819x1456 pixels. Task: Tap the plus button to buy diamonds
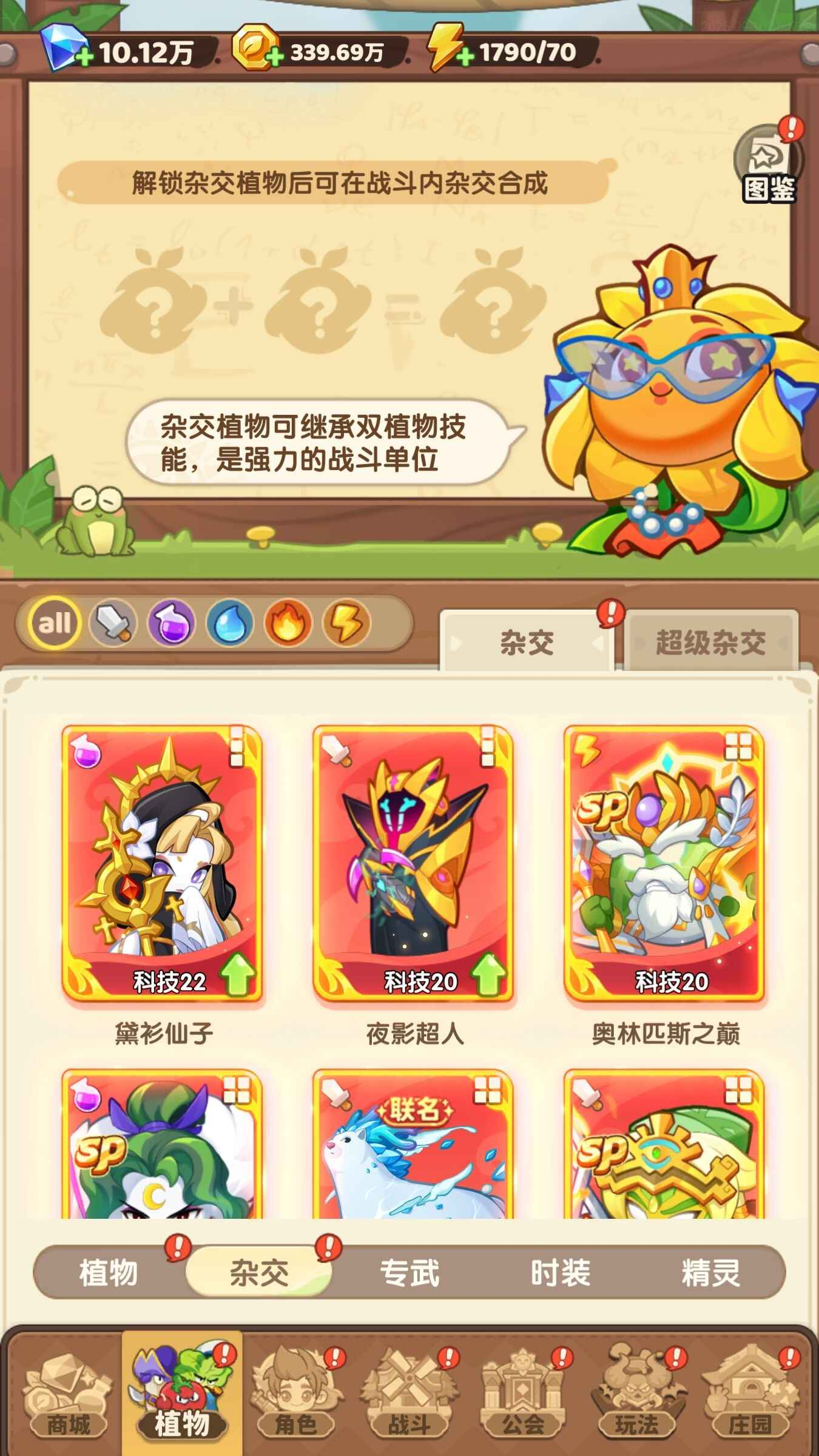[86, 54]
